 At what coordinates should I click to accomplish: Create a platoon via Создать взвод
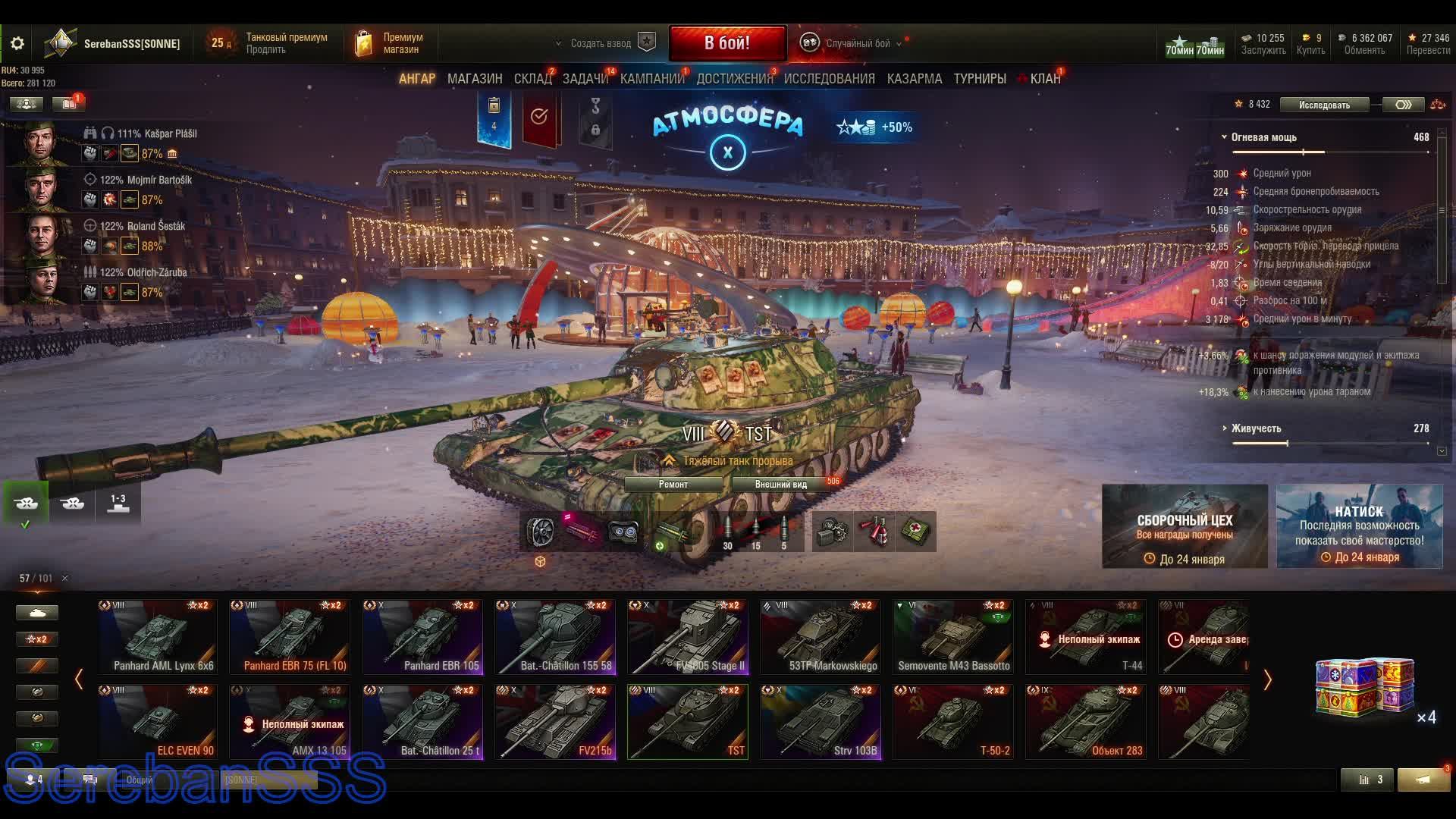601,43
